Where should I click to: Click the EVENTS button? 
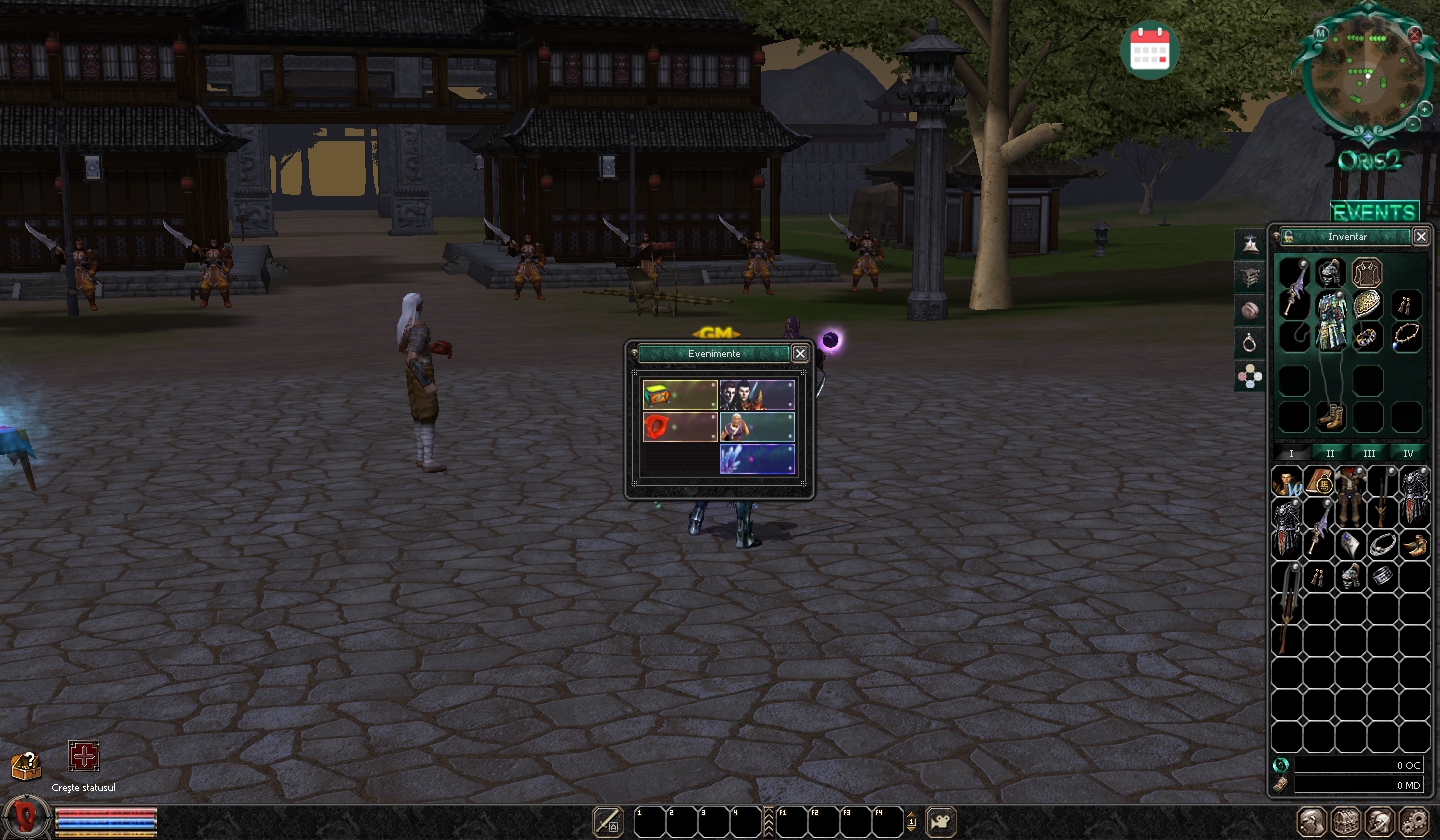click(1374, 212)
